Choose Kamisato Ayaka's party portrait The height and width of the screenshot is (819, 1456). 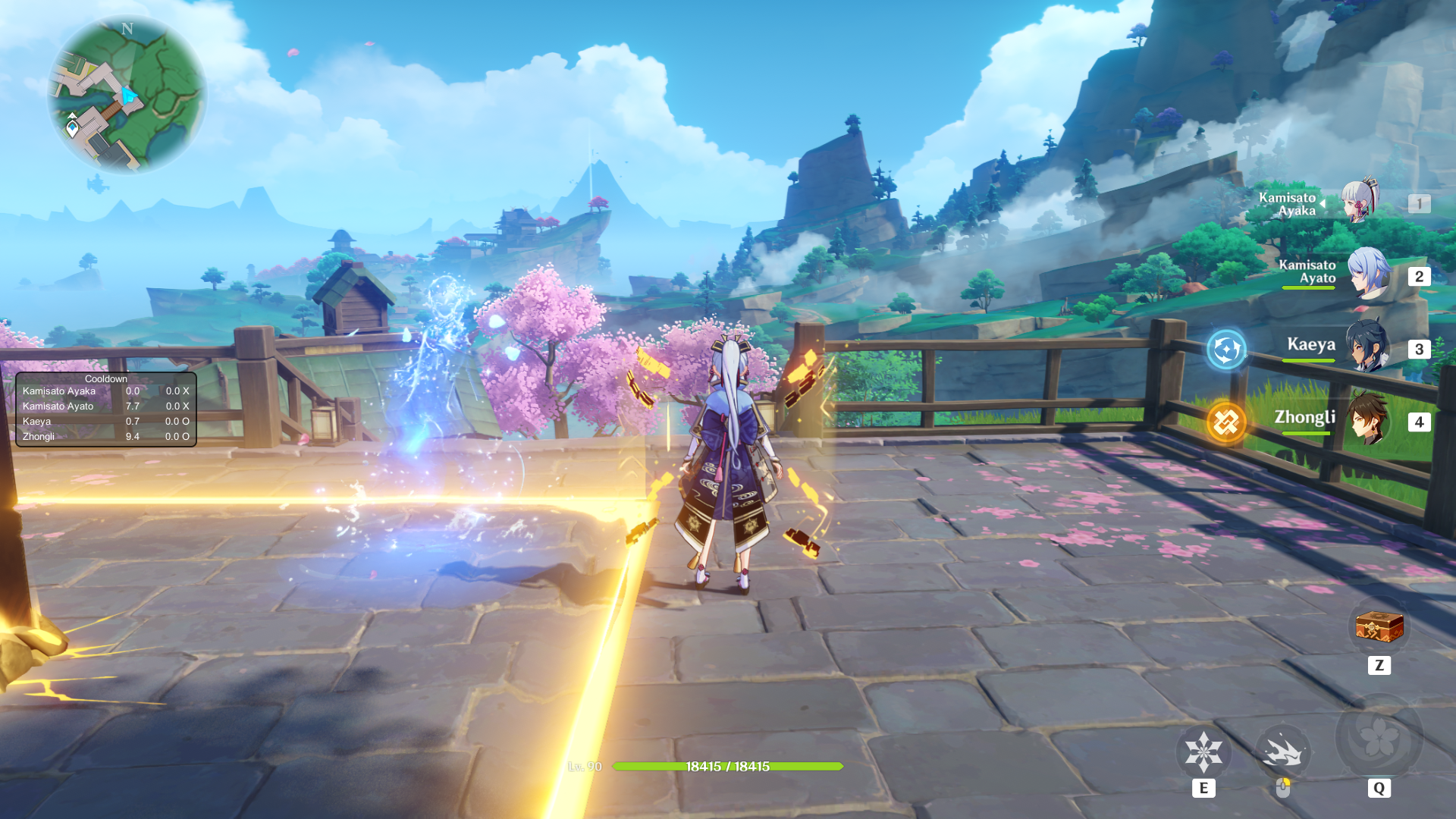(x=1360, y=201)
